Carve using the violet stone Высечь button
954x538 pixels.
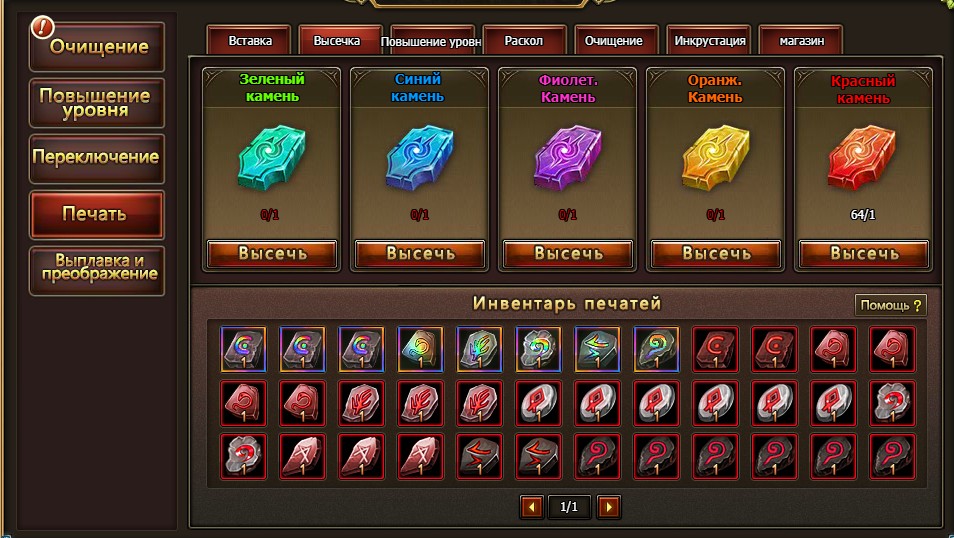tap(568, 253)
